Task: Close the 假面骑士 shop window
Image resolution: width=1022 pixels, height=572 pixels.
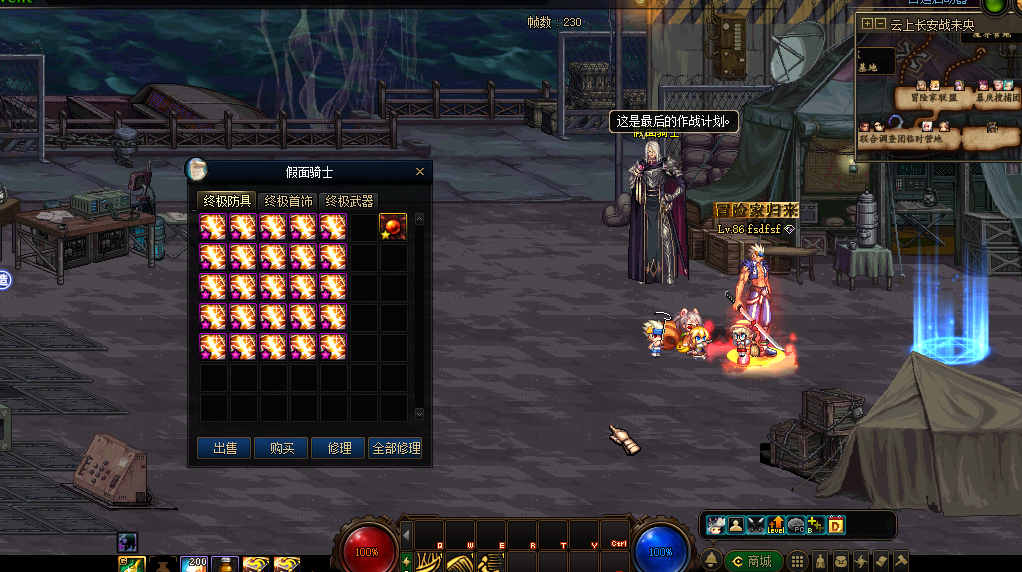Action: (x=420, y=172)
